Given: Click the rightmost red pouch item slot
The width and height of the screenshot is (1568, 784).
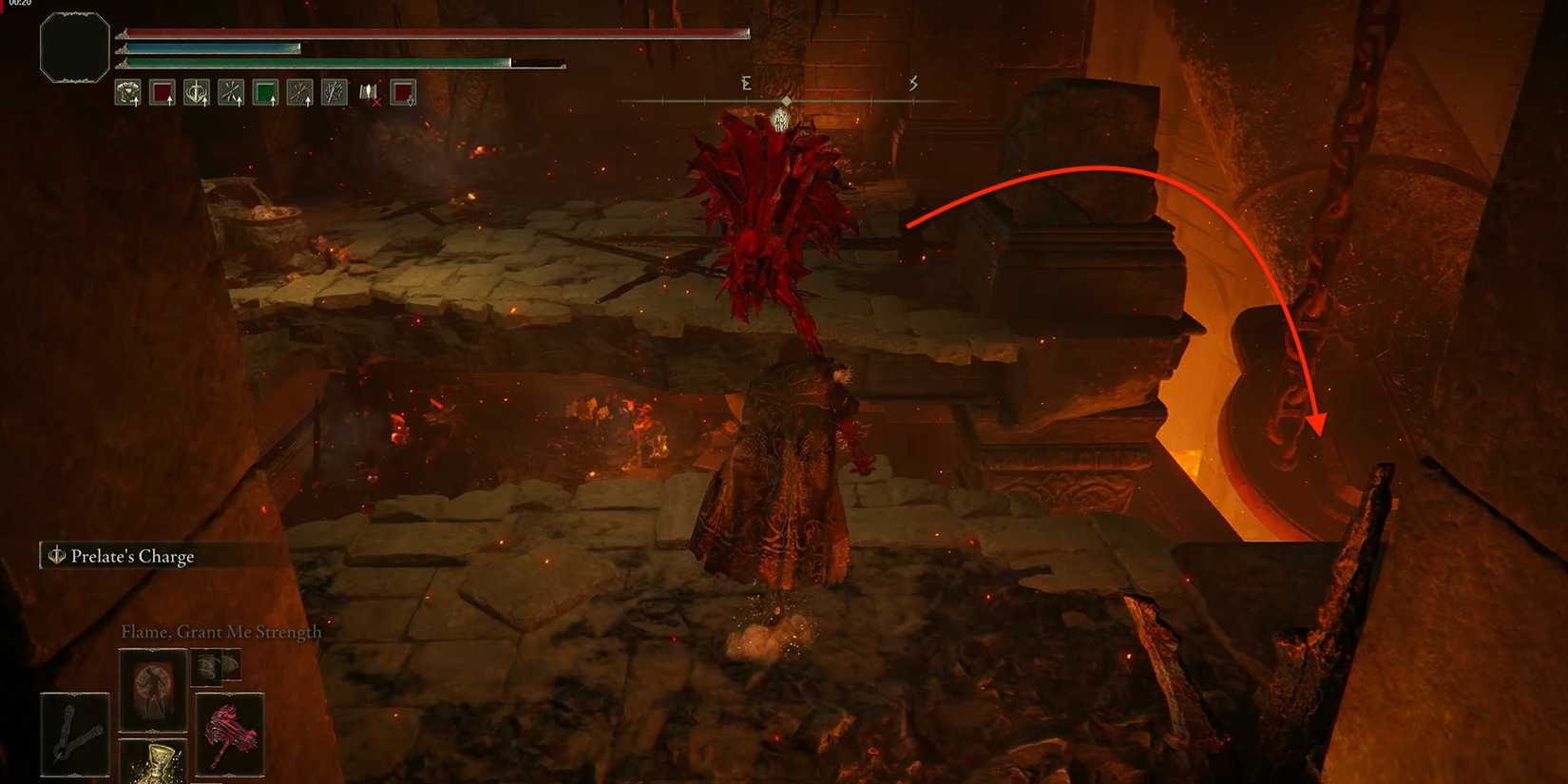Looking at the screenshot, I should (x=401, y=90).
